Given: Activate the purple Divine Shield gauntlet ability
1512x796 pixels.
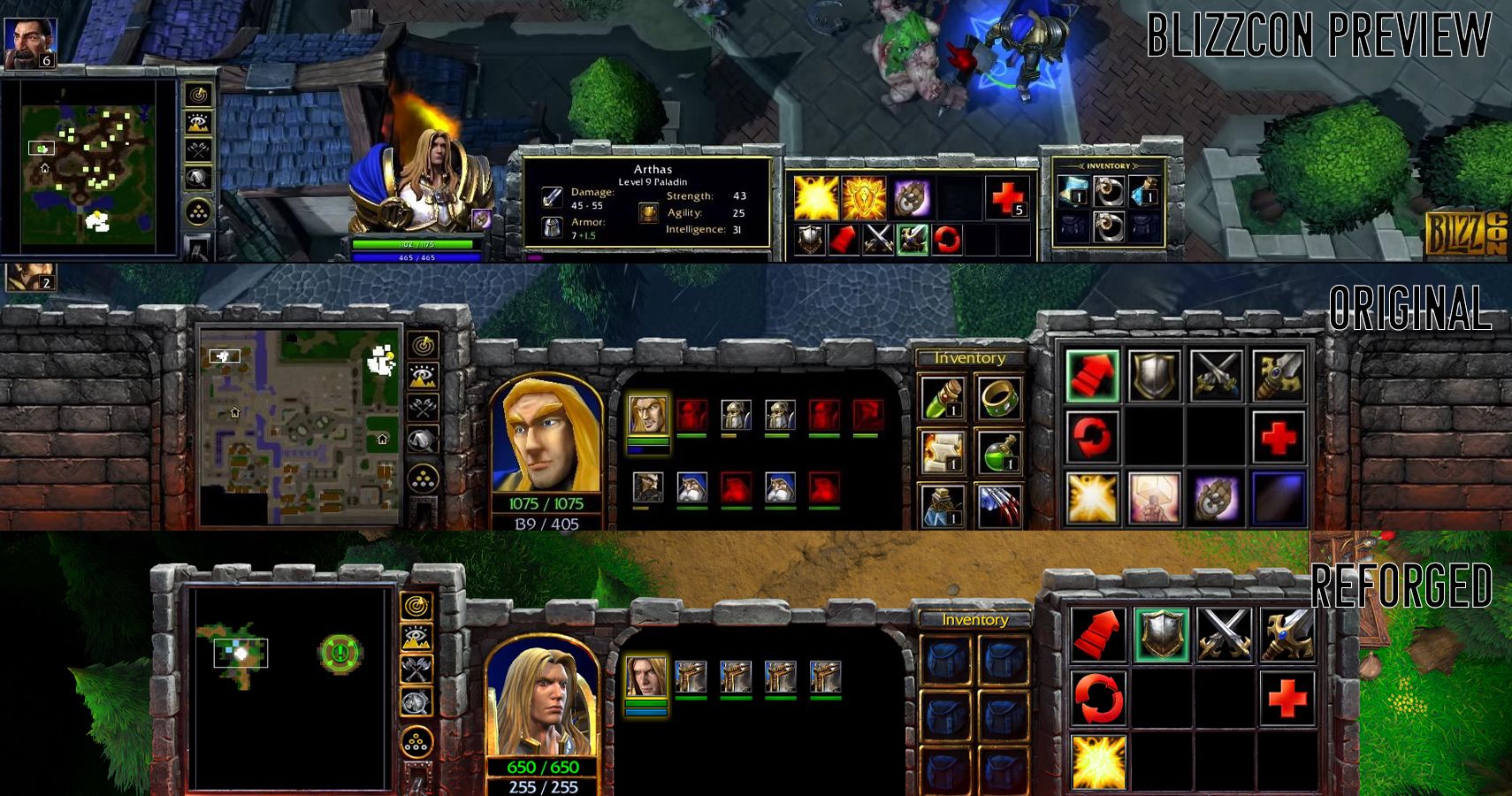Looking at the screenshot, I should pyautogui.click(x=911, y=198).
